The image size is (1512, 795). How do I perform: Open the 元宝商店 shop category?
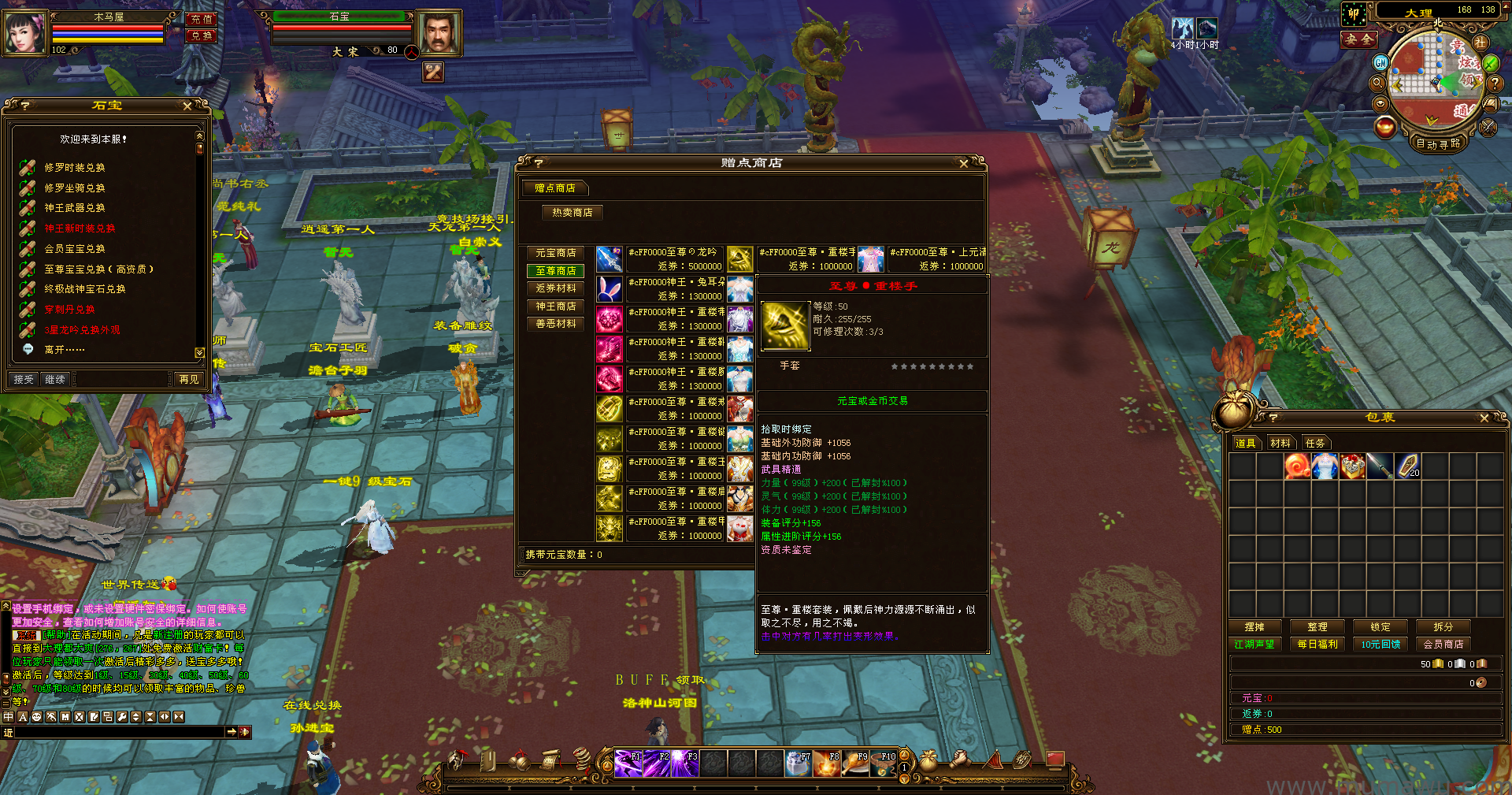(555, 253)
